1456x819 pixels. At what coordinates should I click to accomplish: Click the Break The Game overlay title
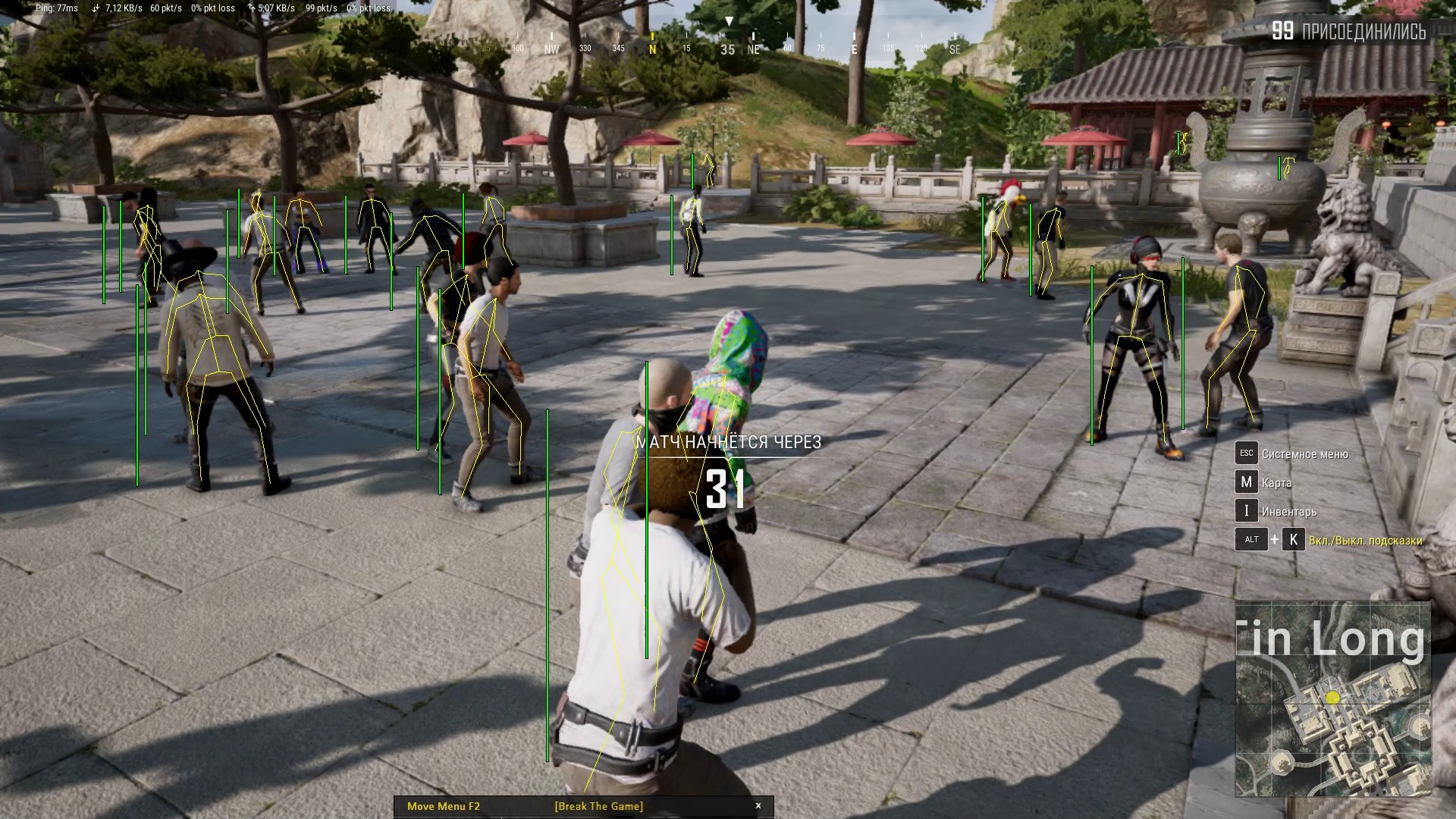598,806
